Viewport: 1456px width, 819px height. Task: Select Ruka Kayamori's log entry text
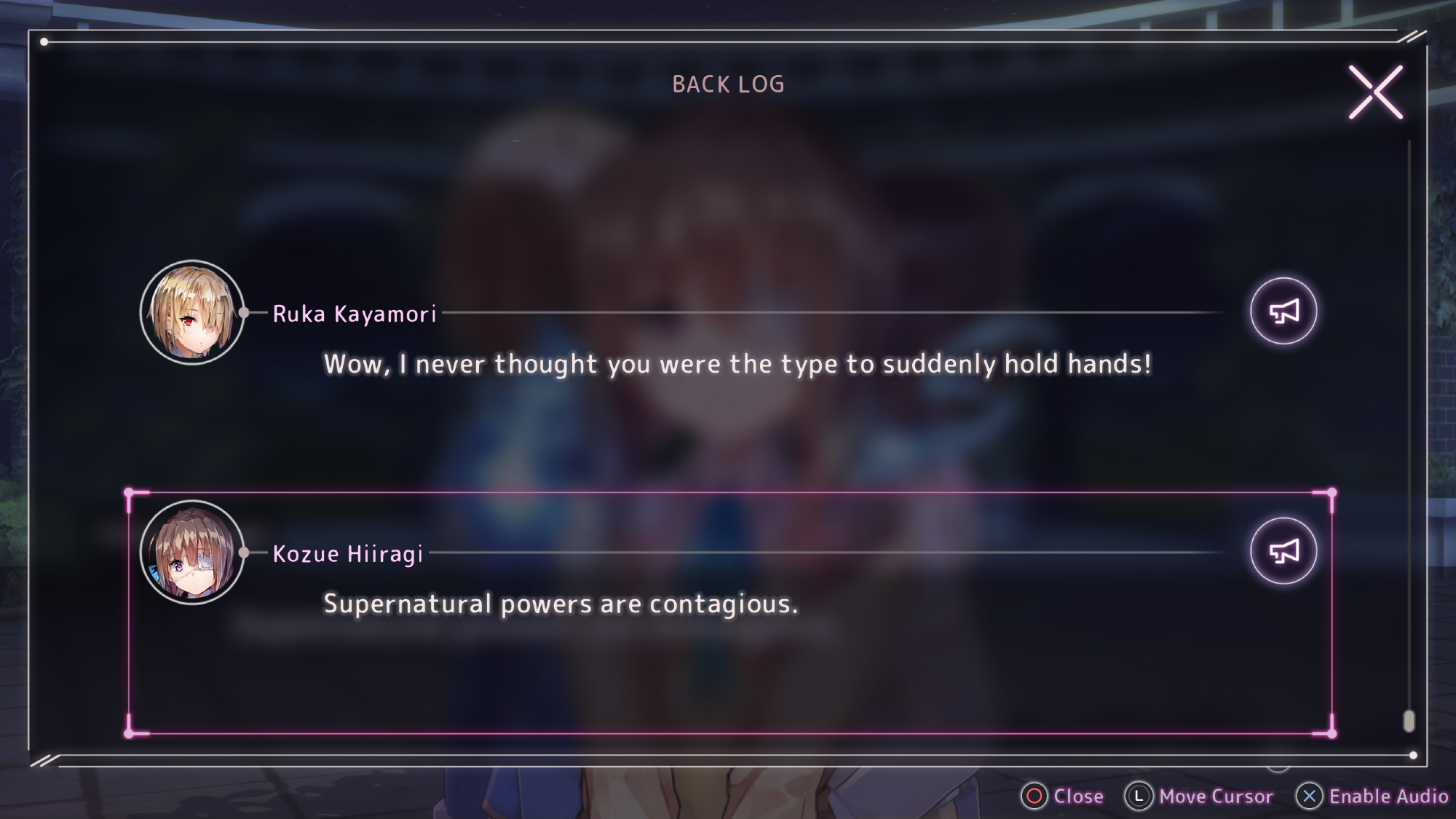coord(737,364)
